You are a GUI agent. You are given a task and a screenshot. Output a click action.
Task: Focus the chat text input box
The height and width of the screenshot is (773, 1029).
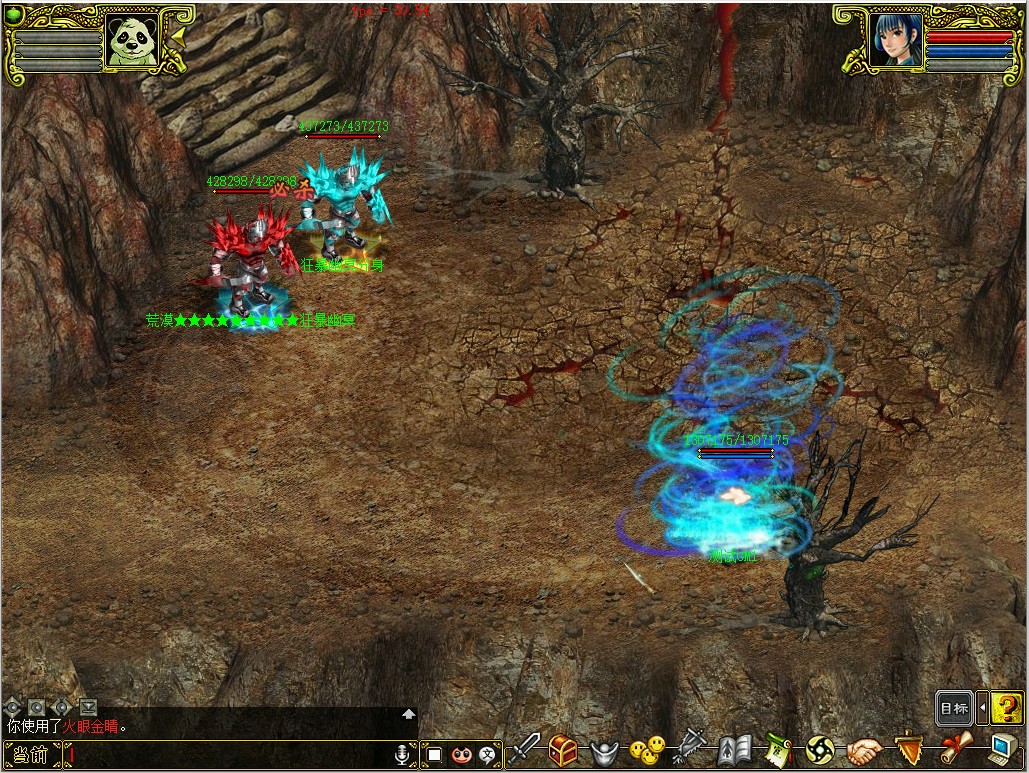pyautogui.click(x=228, y=755)
